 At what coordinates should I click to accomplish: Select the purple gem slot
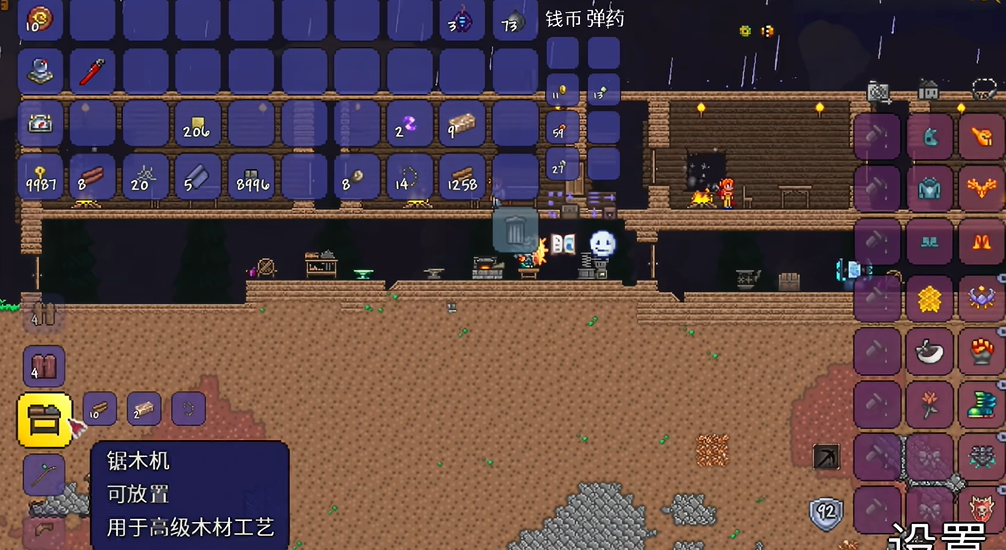pos(409,125)
